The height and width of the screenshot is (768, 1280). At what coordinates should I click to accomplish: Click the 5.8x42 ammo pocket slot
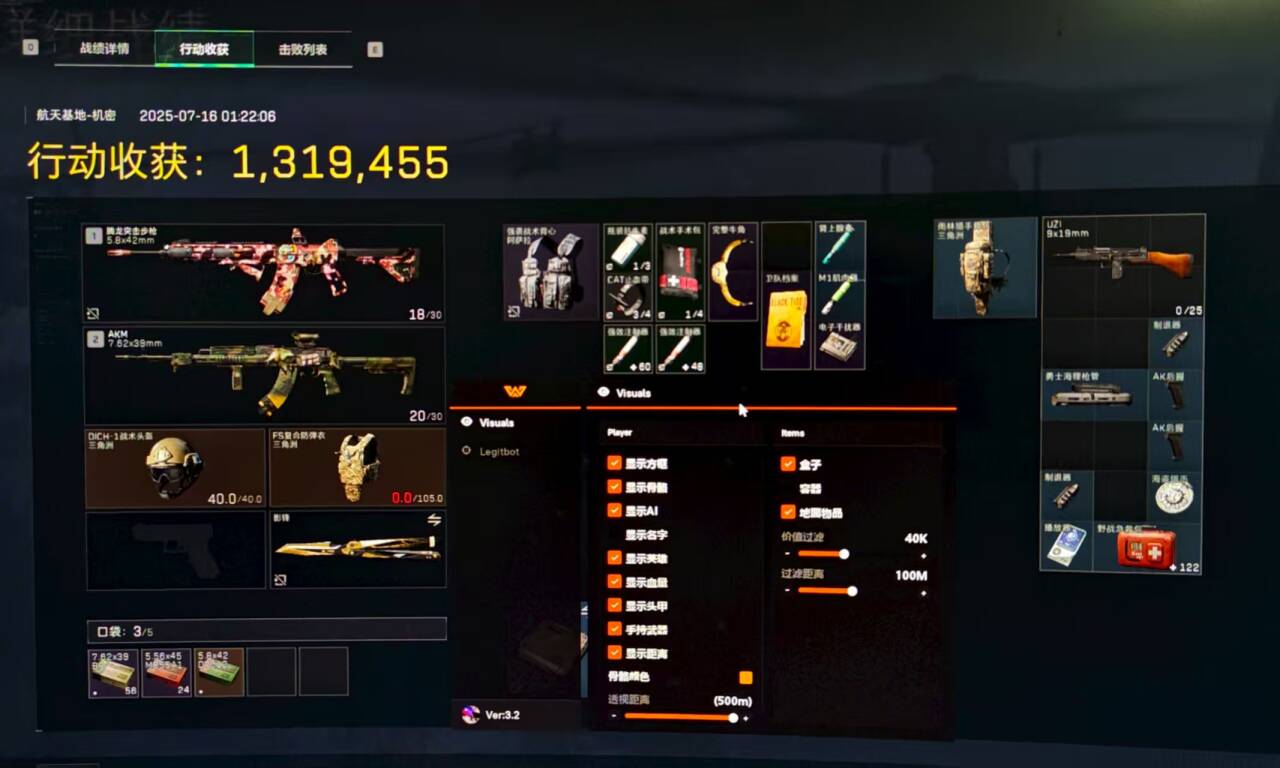tap(219, 671)
